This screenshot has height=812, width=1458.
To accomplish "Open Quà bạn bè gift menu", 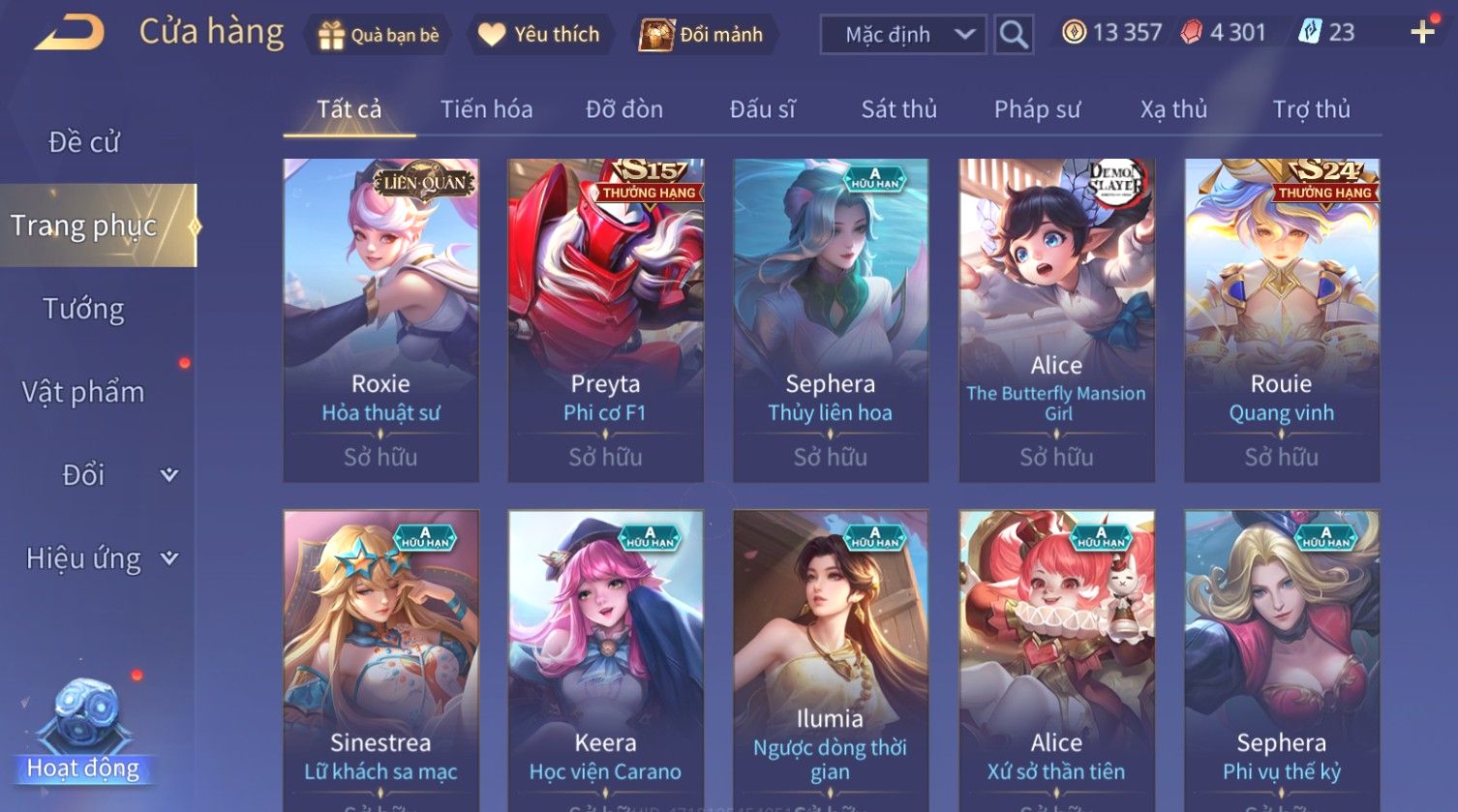I will coord(378,35).
